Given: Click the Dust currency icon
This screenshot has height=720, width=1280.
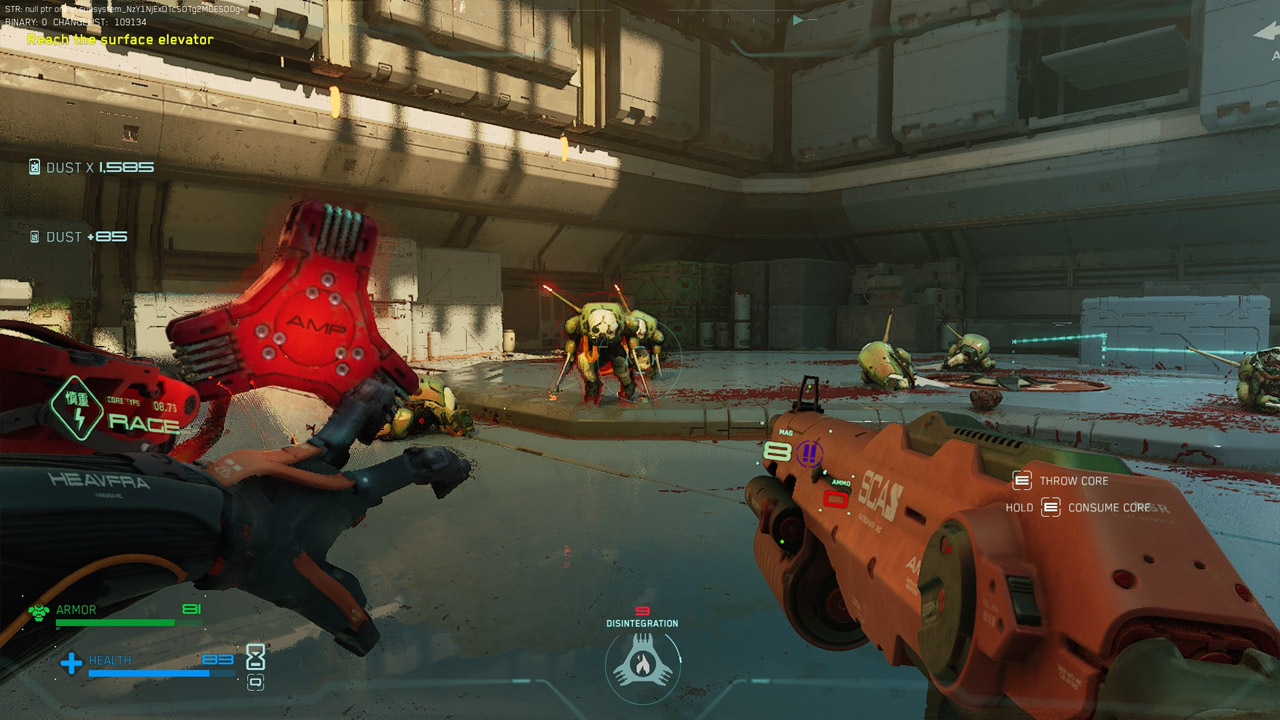Looking at the screenshot, I should 35,168.
